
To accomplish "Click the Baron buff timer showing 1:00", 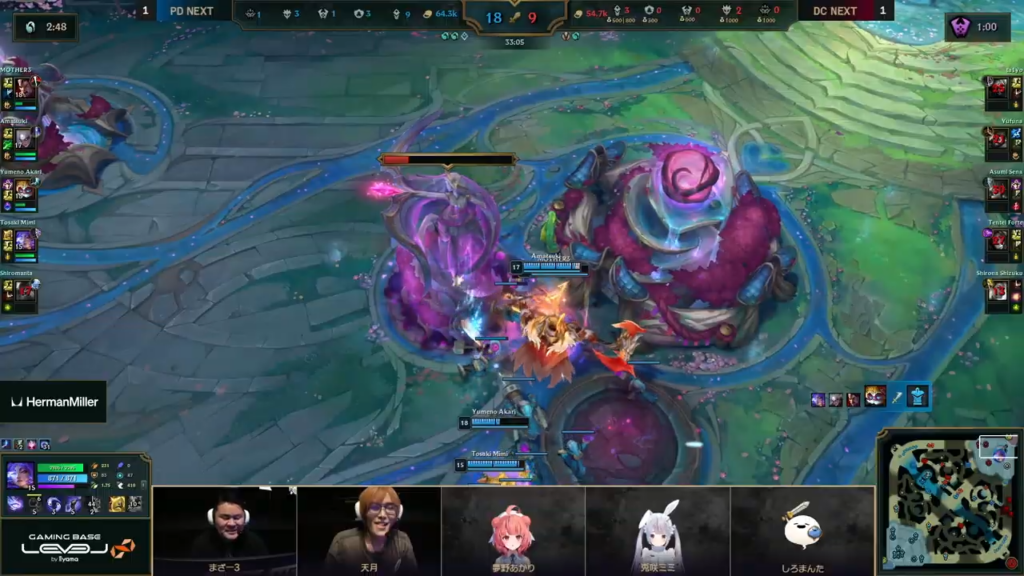I will (976, 27).
